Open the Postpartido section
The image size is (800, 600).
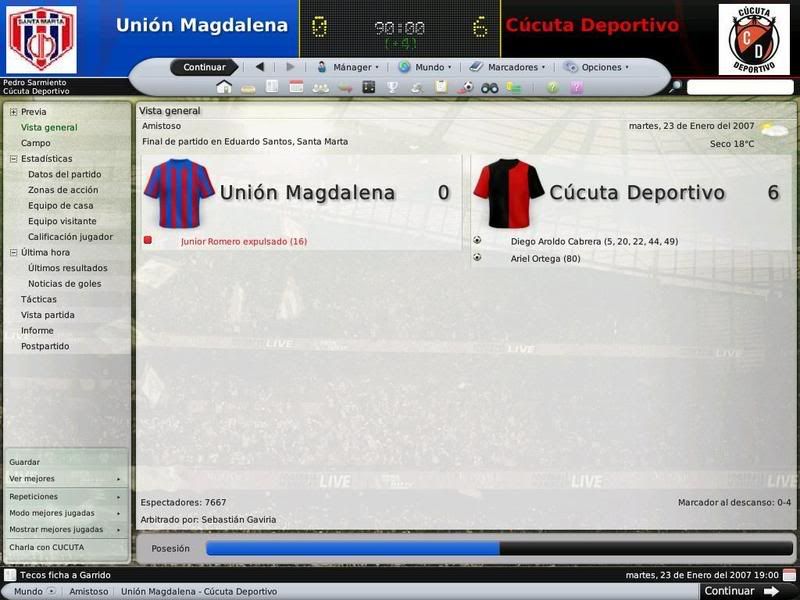(45, 346)
